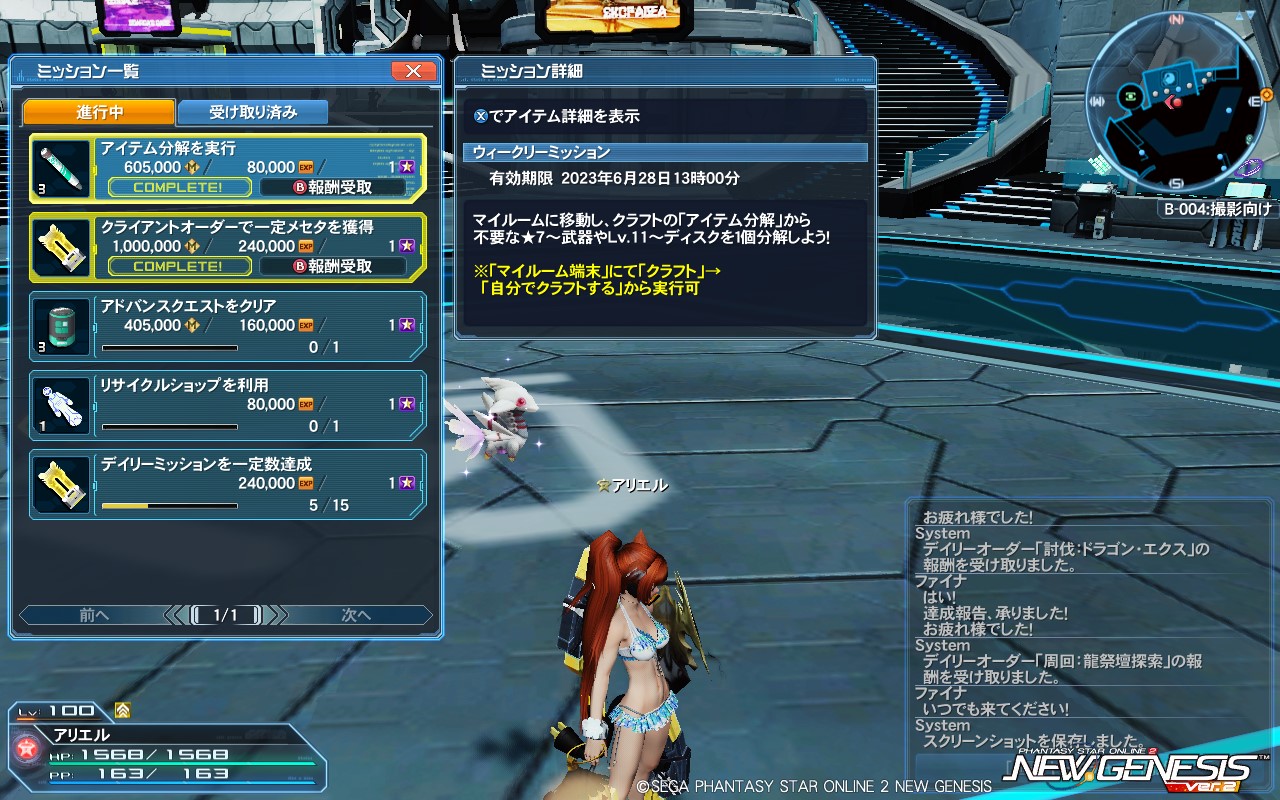Select the item dismantle mission weapon icon
Viewport: 1280px width, 800px height.
tap(61, 167)
